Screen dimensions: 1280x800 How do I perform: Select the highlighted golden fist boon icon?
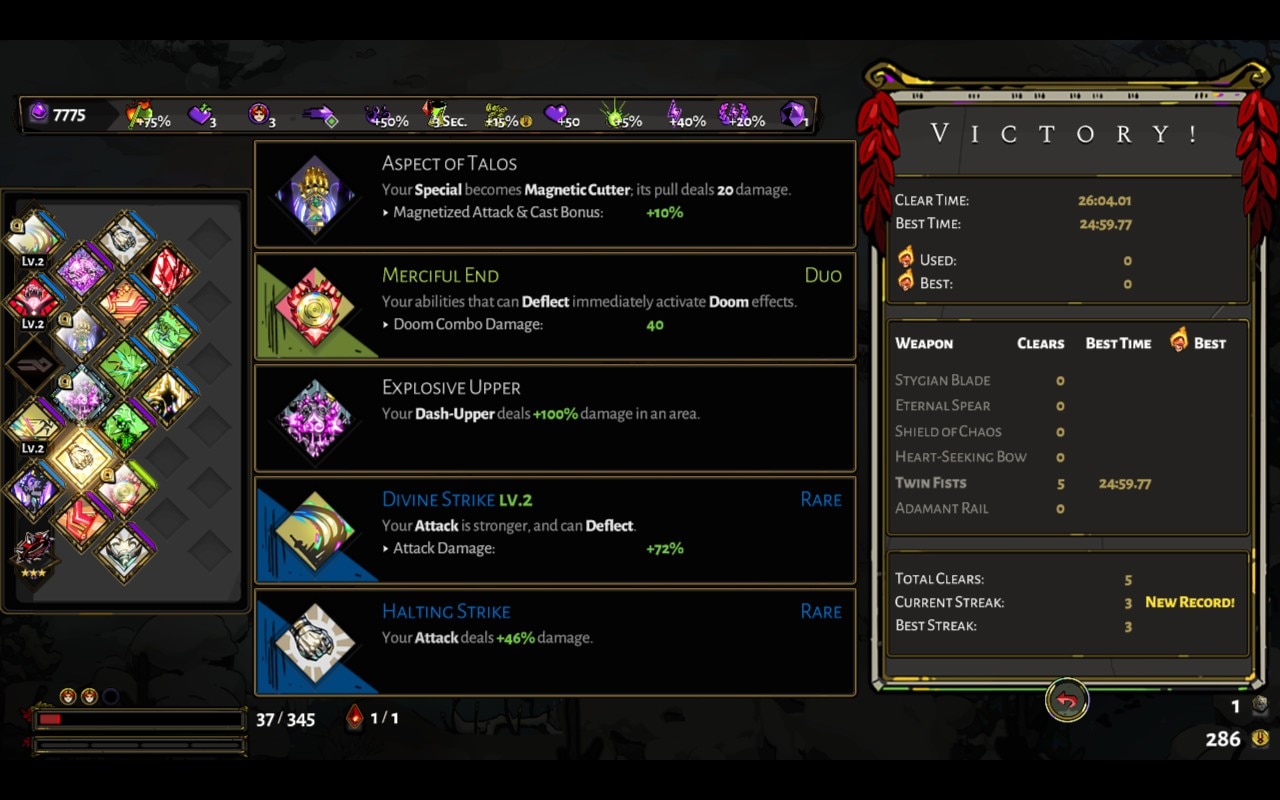80,456
